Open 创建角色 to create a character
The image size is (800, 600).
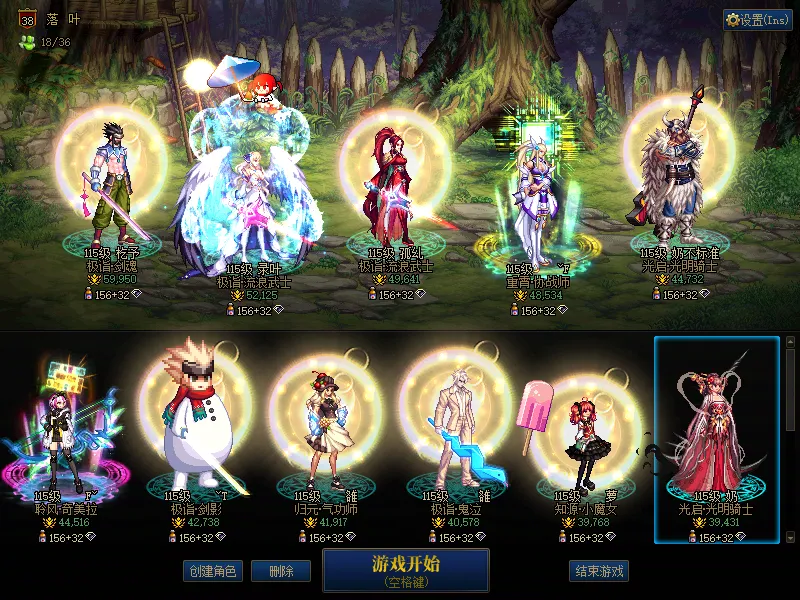coord(212,571)
